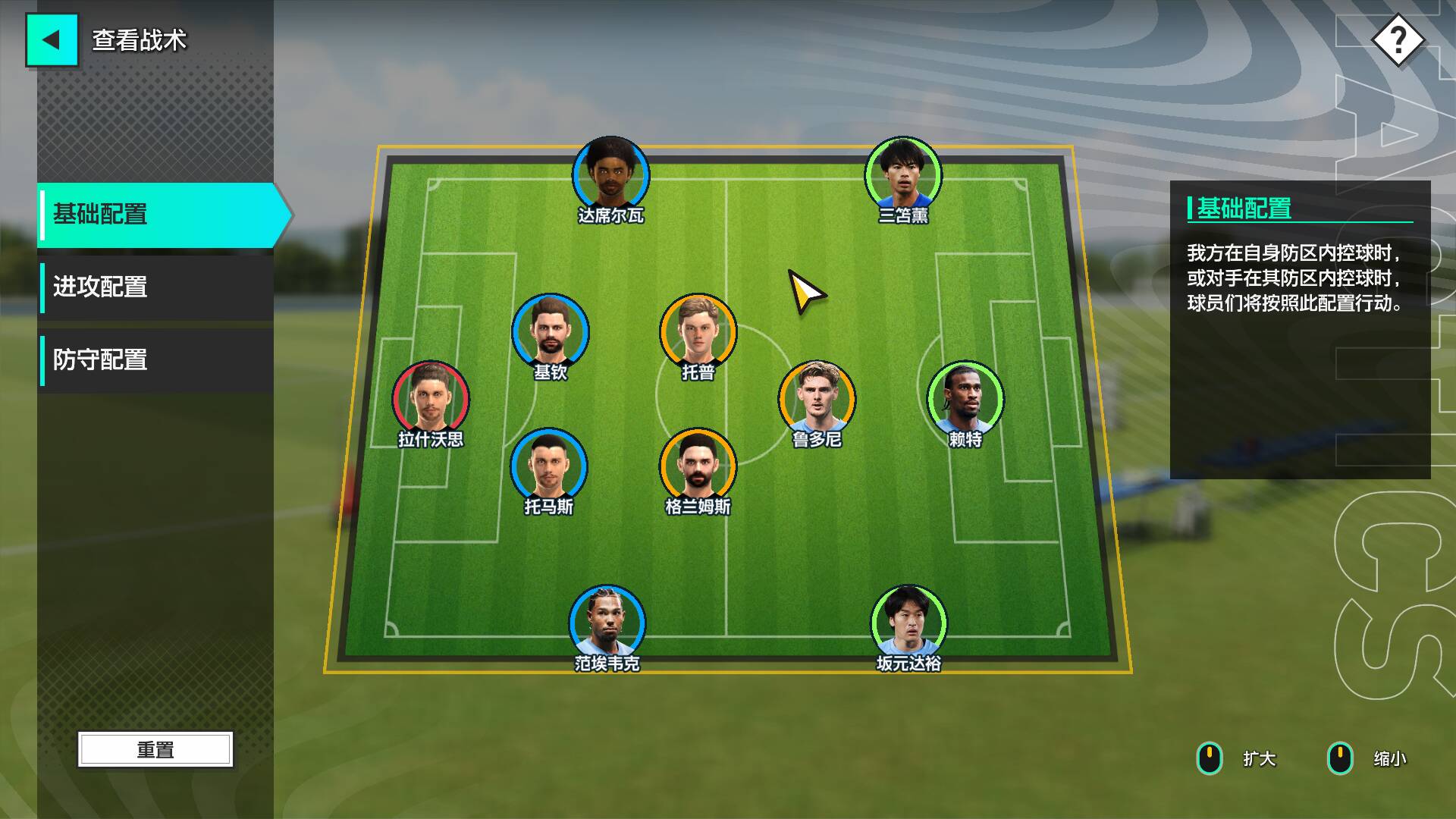
Task: Select goalkeeper 拉什沃思
Action: coord(431,400)
